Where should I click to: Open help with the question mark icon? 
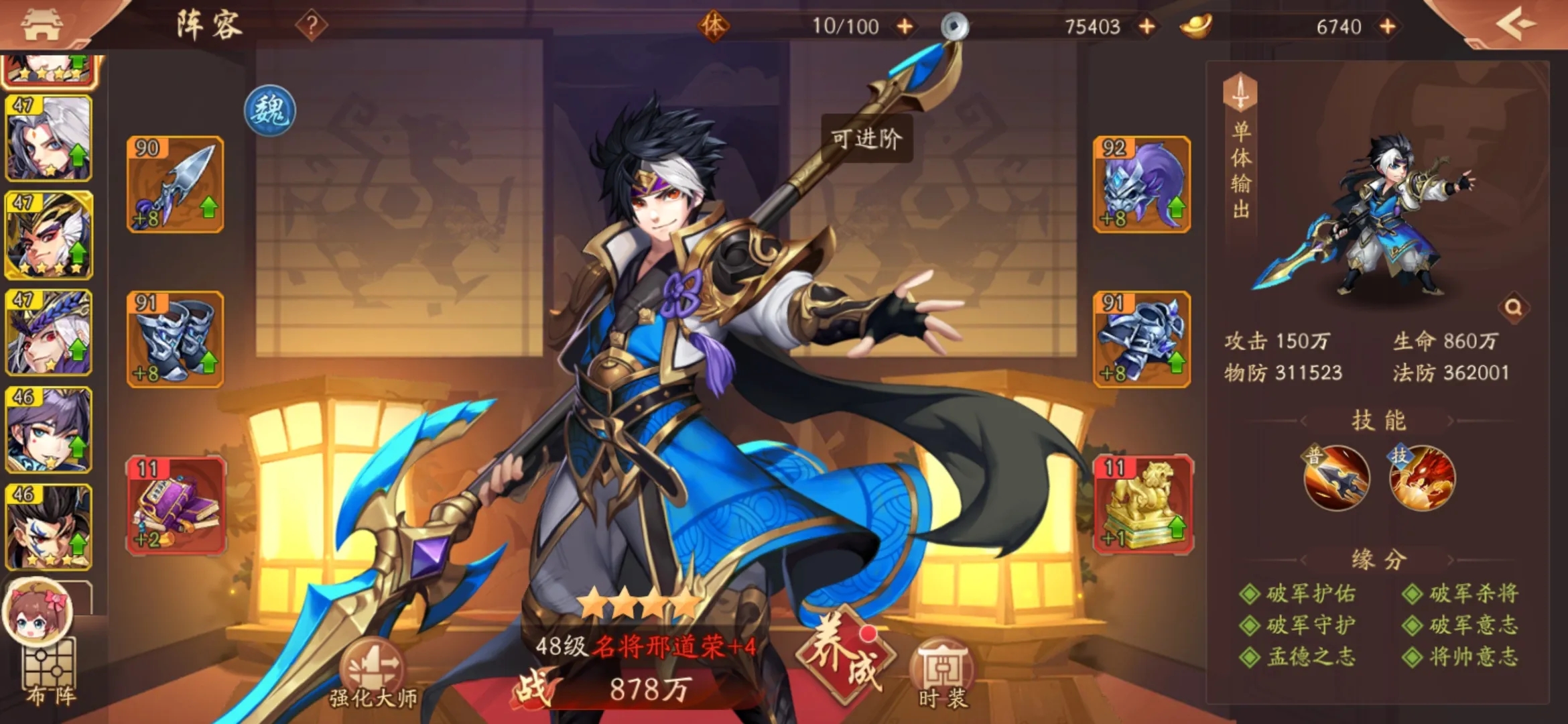tap(311, 25)
